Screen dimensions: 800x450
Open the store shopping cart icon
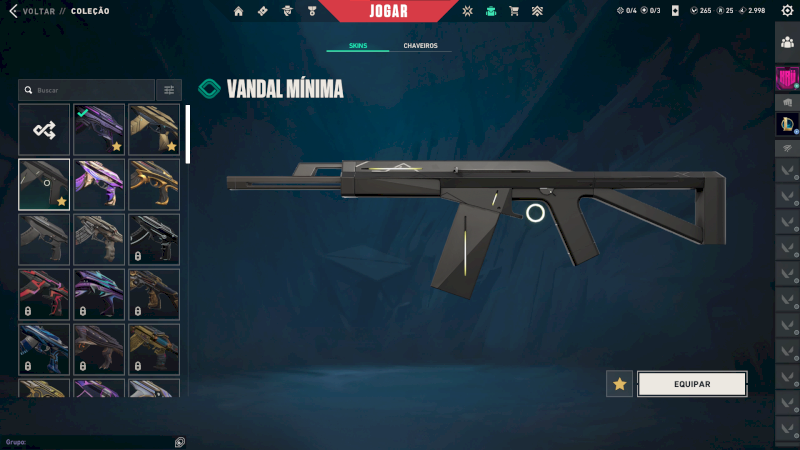coord(514,12)
